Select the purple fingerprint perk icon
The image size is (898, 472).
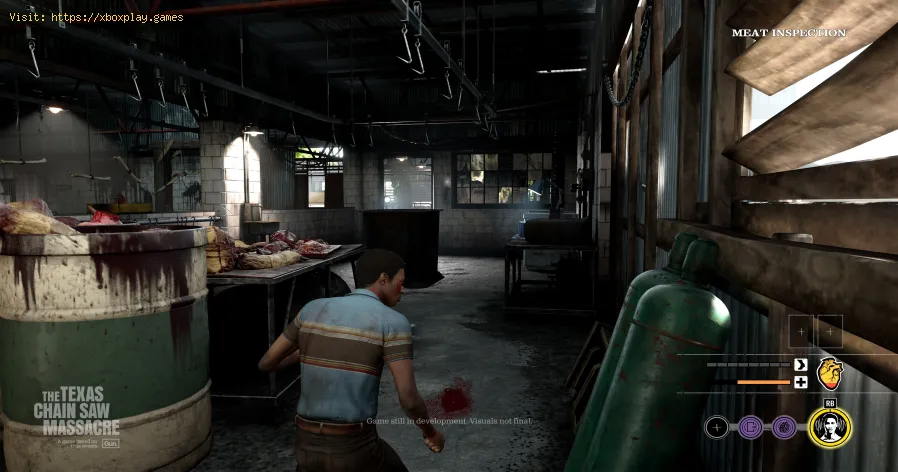(x=784, y=428)
